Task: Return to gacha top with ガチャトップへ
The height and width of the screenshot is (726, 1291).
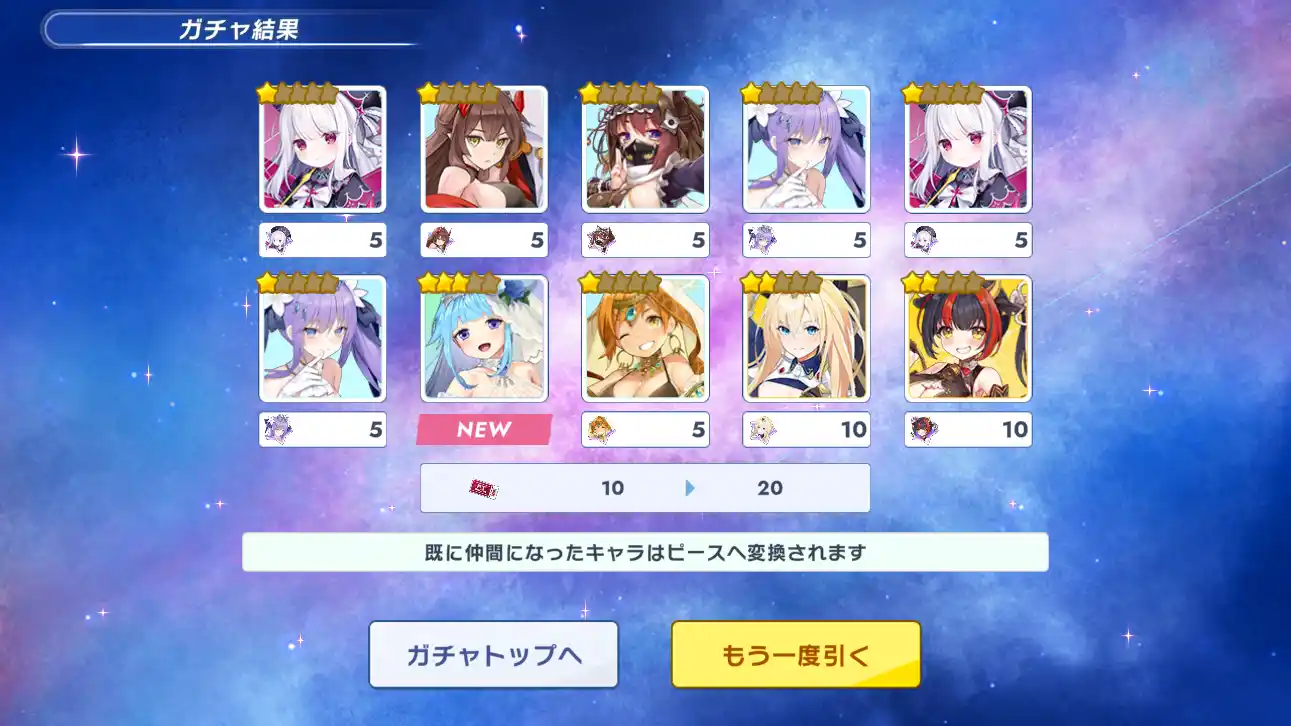Action: click(x=493, y=655)
